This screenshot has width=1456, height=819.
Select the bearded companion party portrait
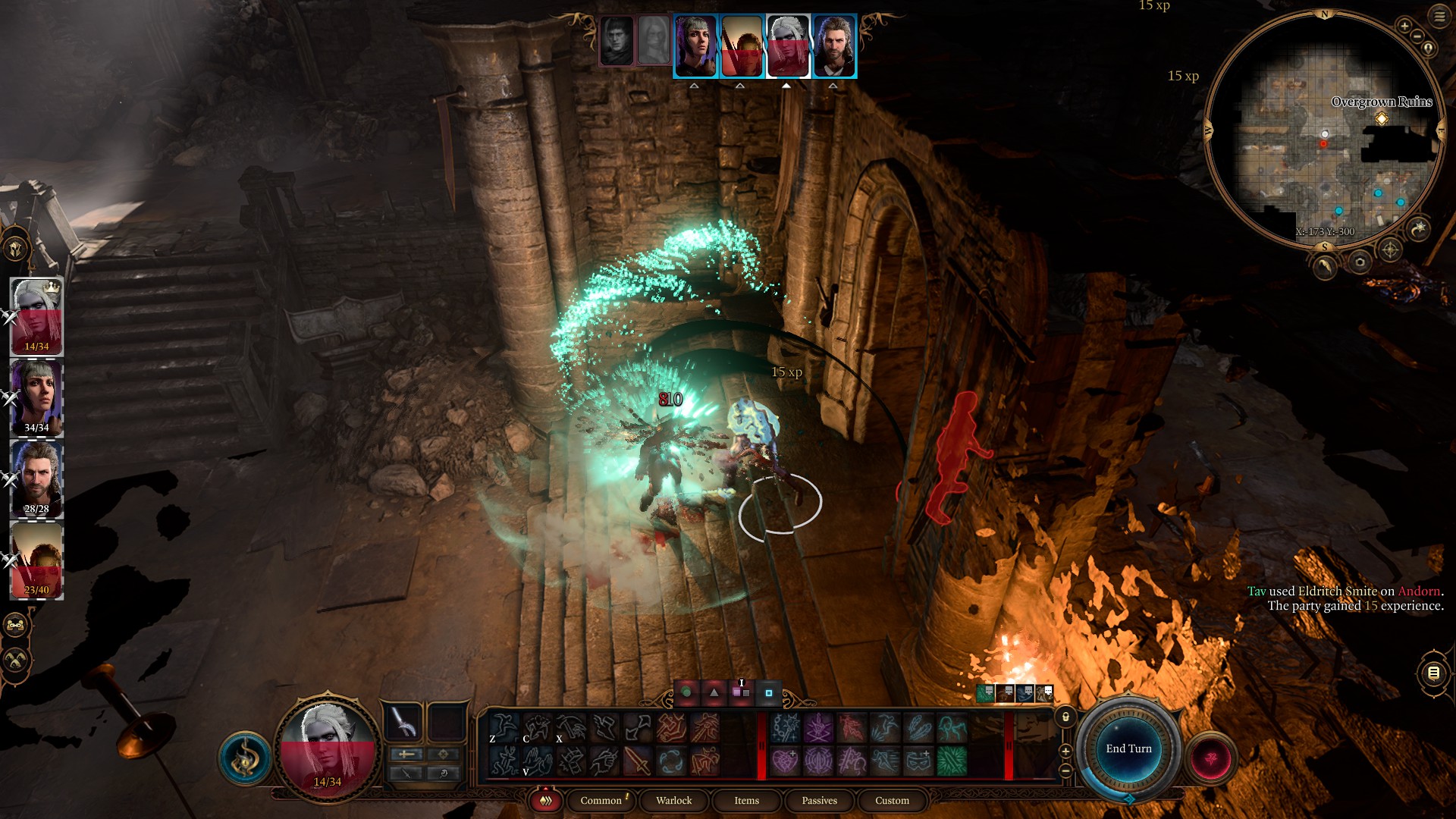36,479
